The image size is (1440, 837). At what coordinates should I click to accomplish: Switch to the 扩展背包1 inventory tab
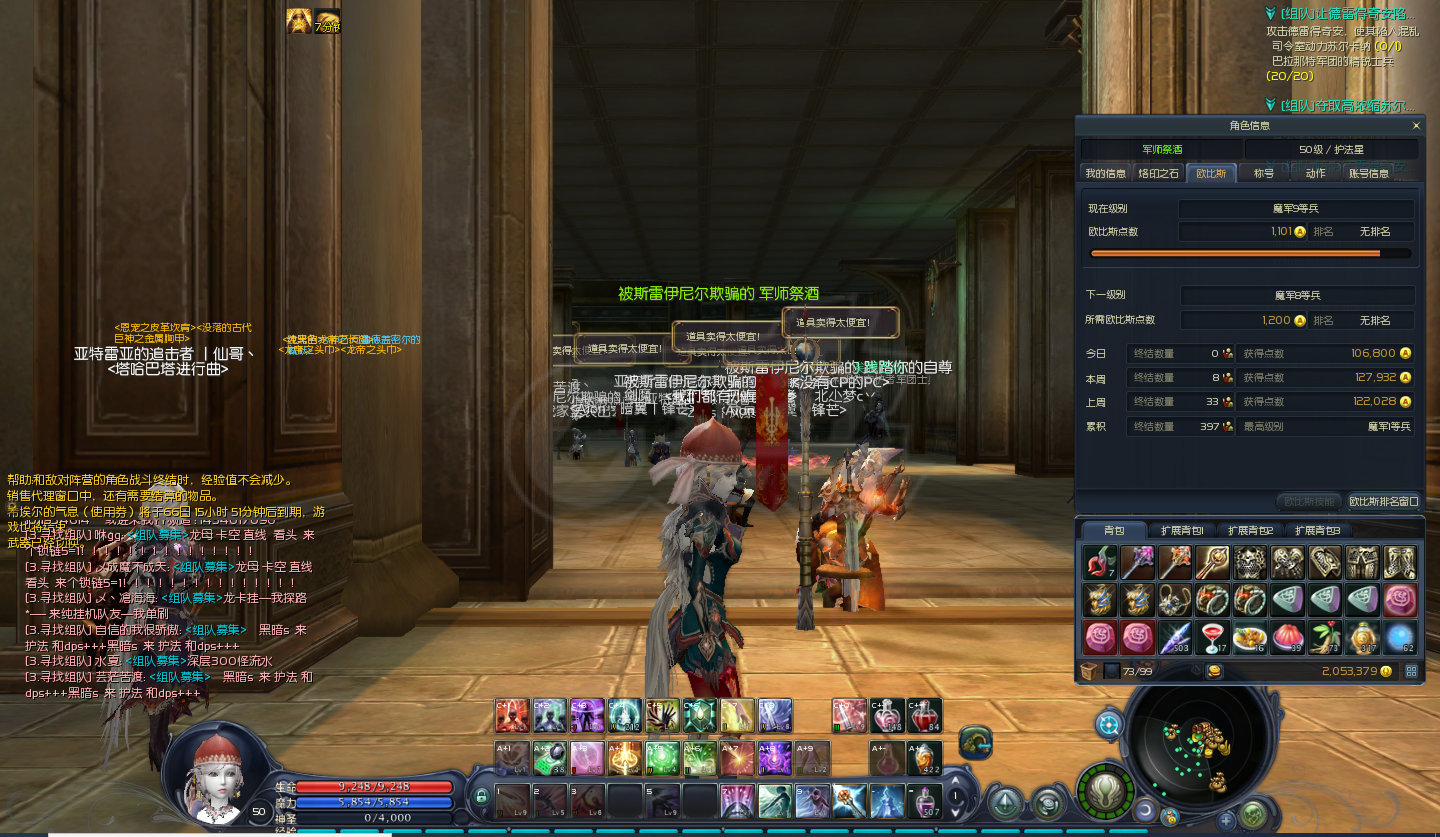1181,530
